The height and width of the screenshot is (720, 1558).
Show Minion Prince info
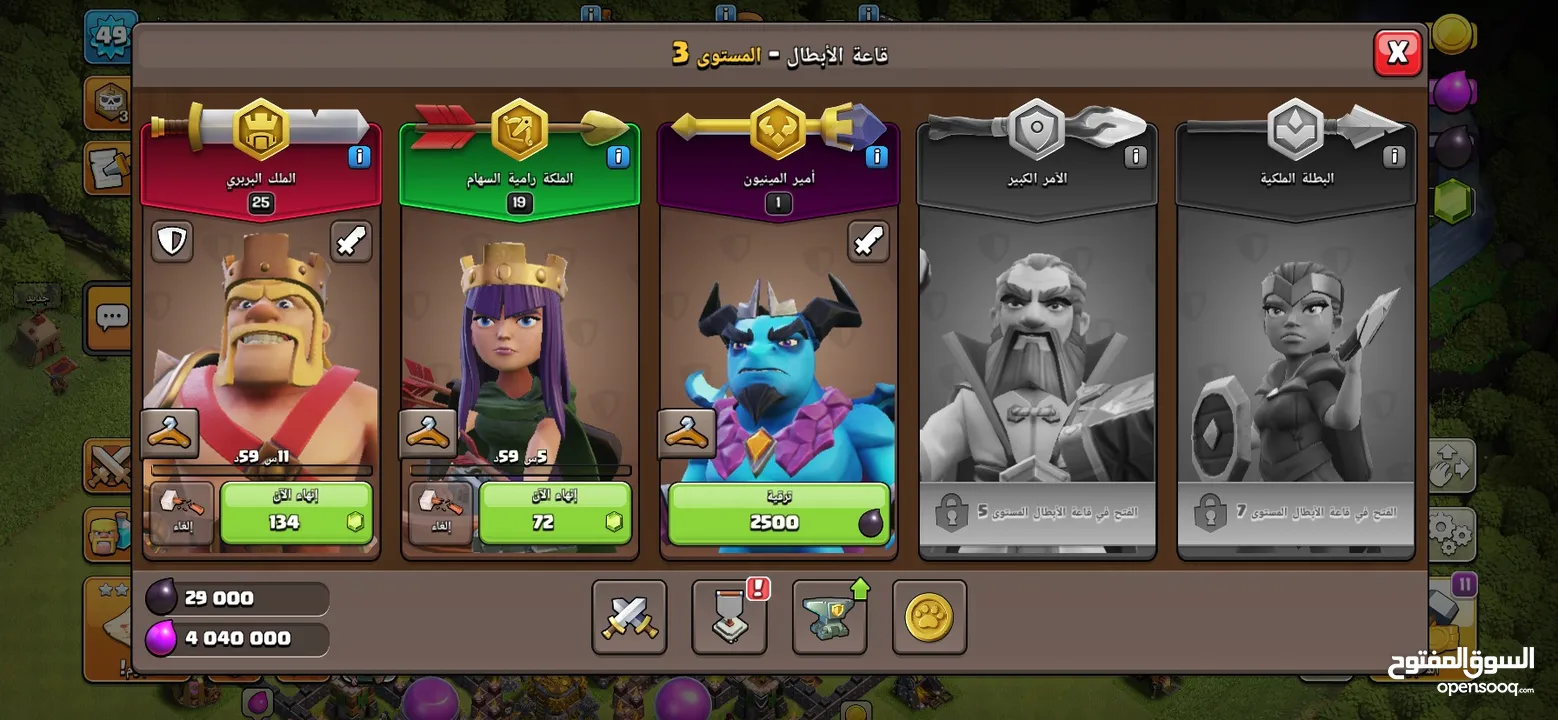877,157
